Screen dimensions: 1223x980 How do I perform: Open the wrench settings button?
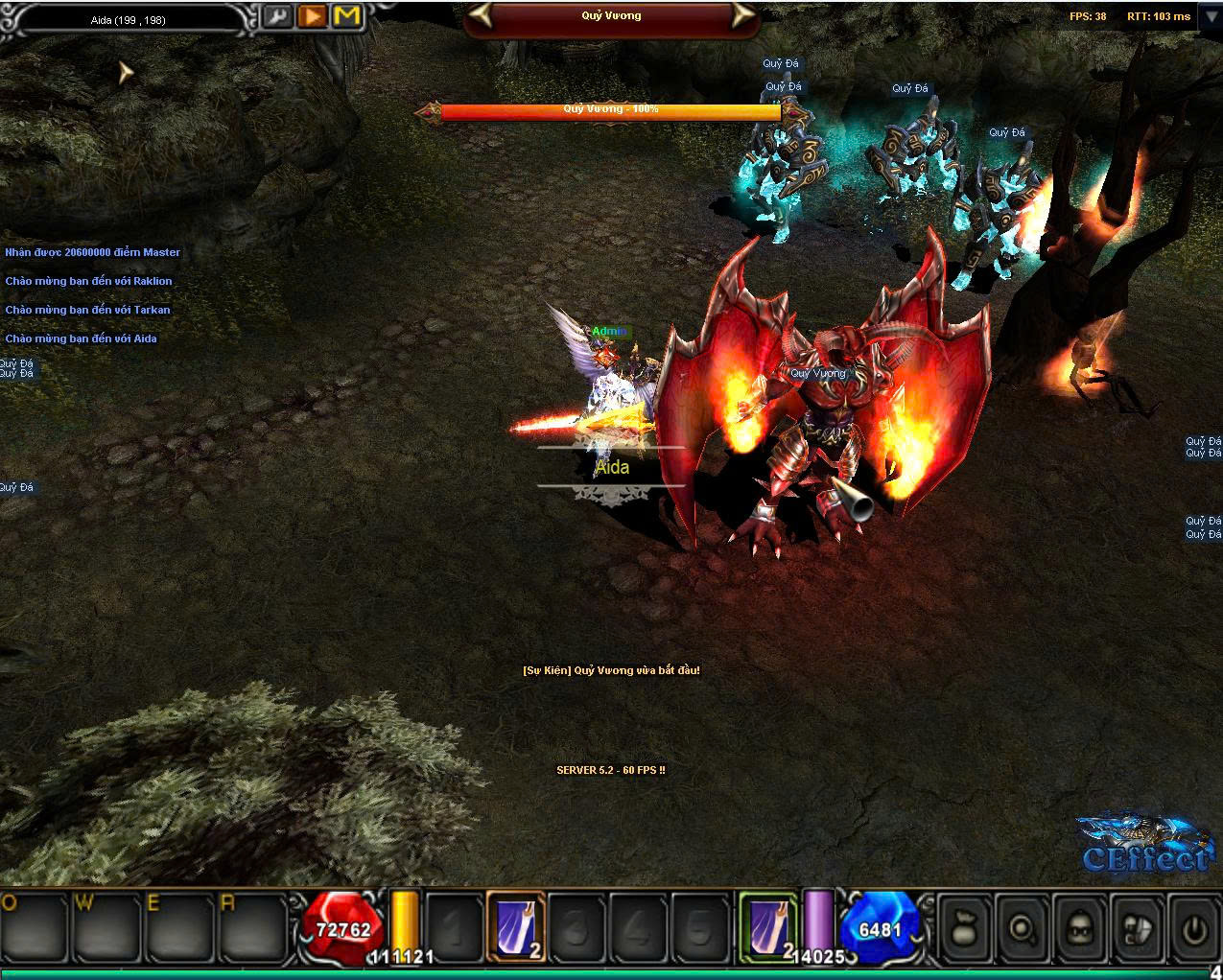point(278,16)
